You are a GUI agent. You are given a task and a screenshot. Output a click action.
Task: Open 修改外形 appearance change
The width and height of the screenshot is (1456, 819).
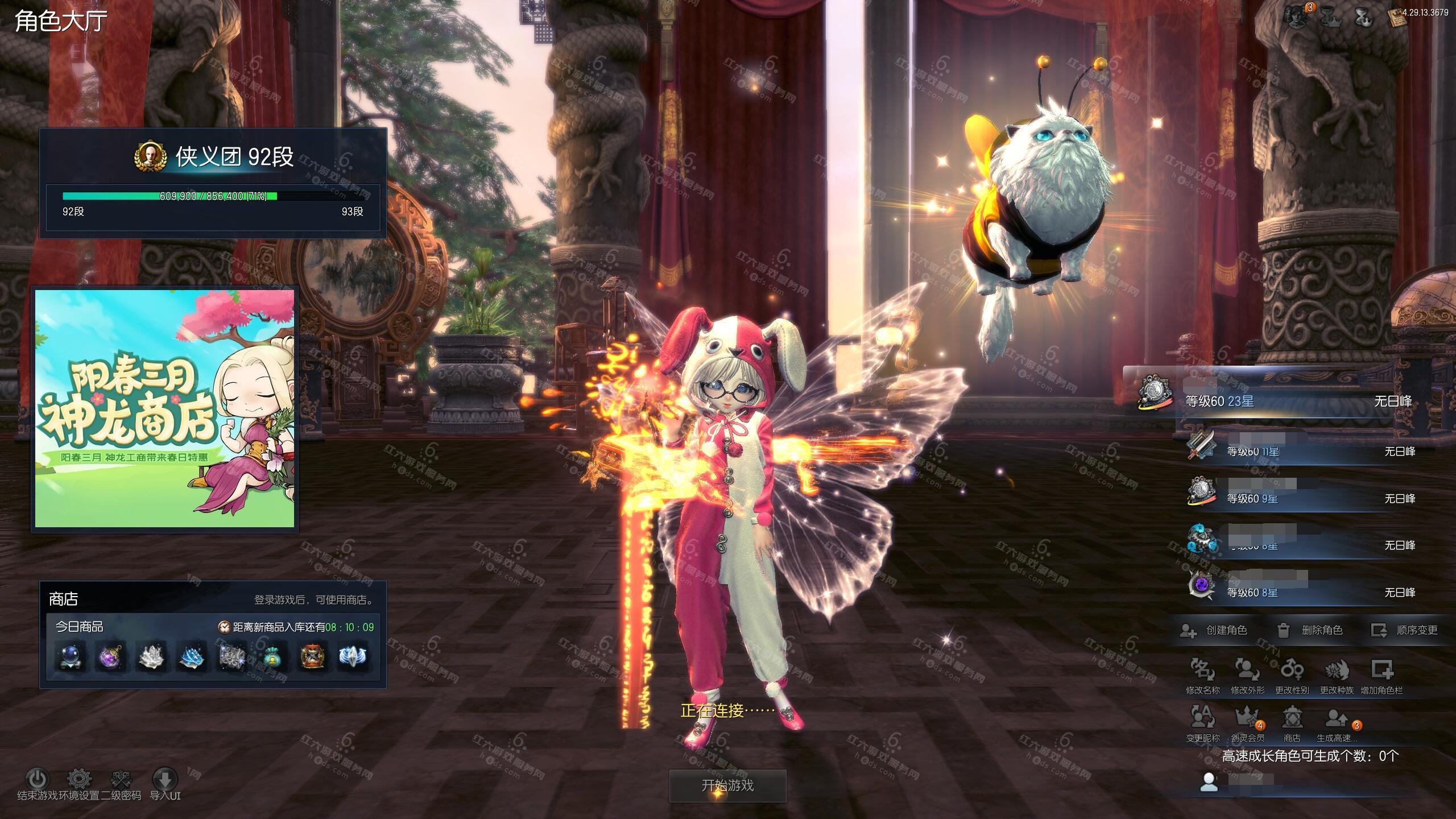point(1247,670)
